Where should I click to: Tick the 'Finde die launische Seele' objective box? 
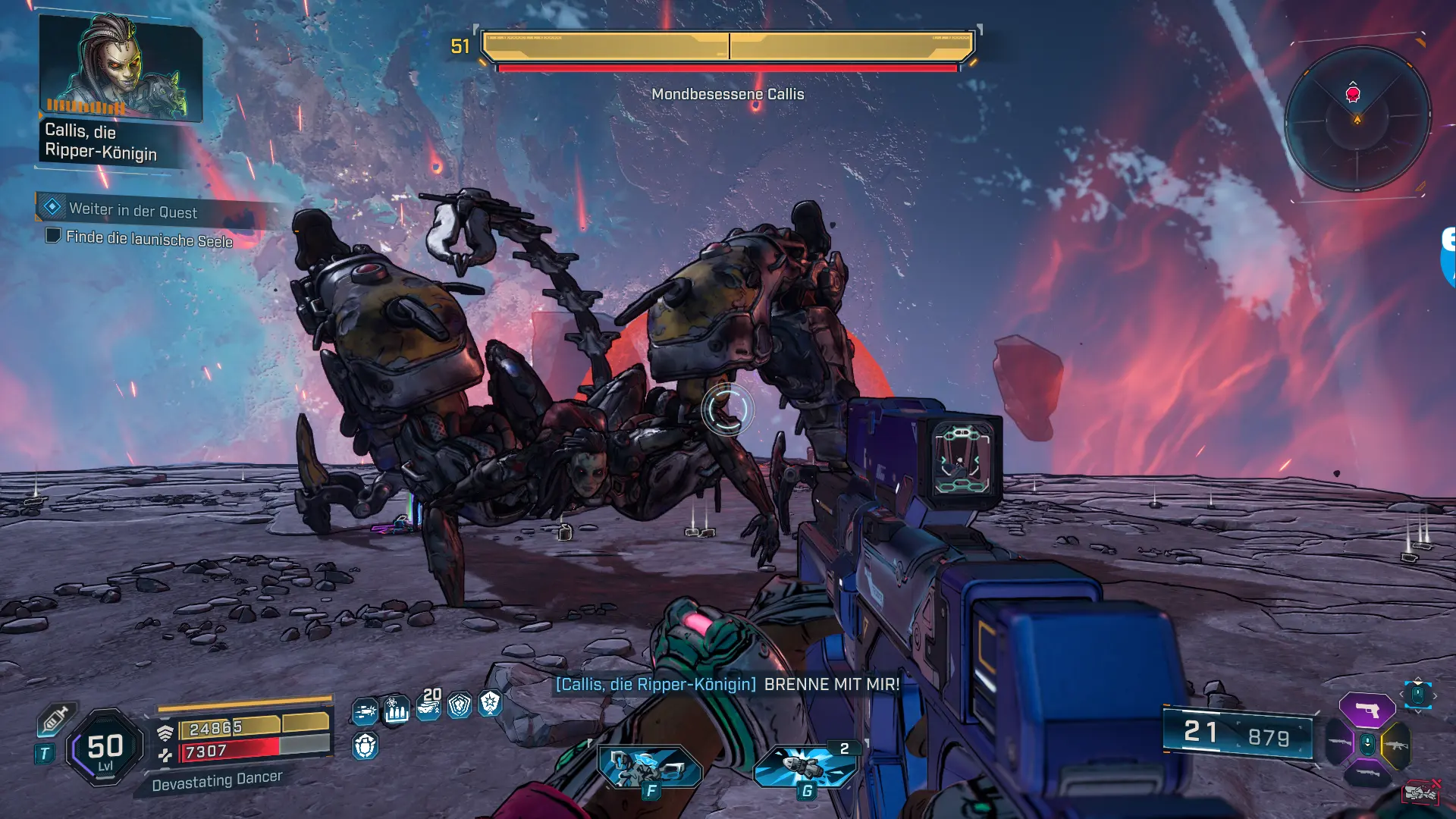tap(53, 236)
